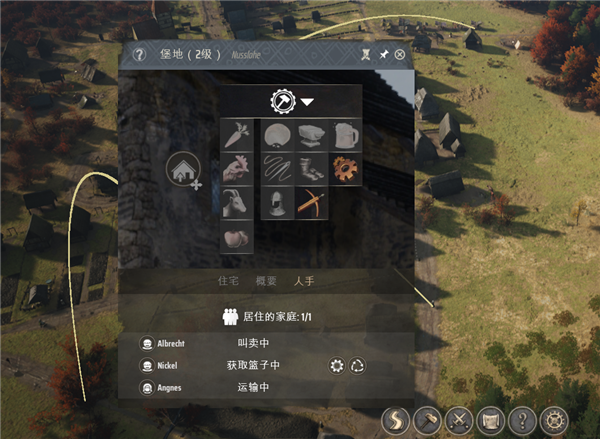Click the house upgrade icon
This screenshot has height=439, width=600.
(183, 169)
